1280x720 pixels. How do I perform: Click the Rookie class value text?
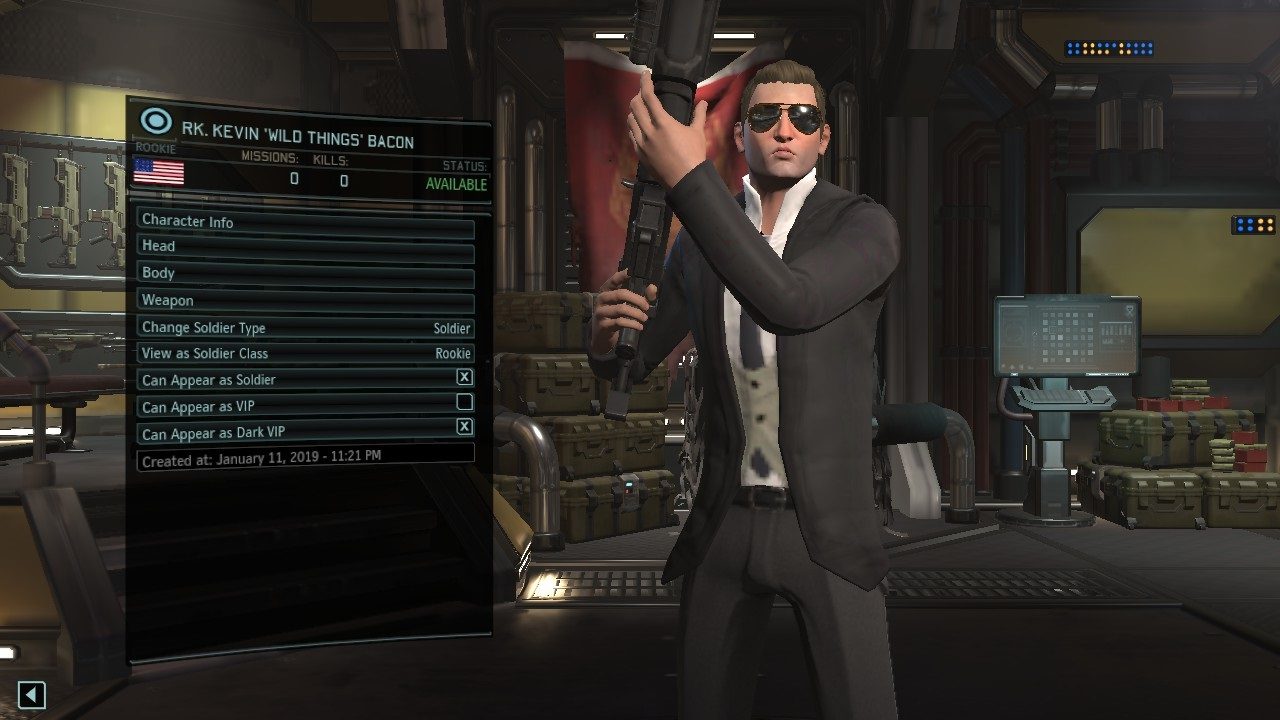452,353
